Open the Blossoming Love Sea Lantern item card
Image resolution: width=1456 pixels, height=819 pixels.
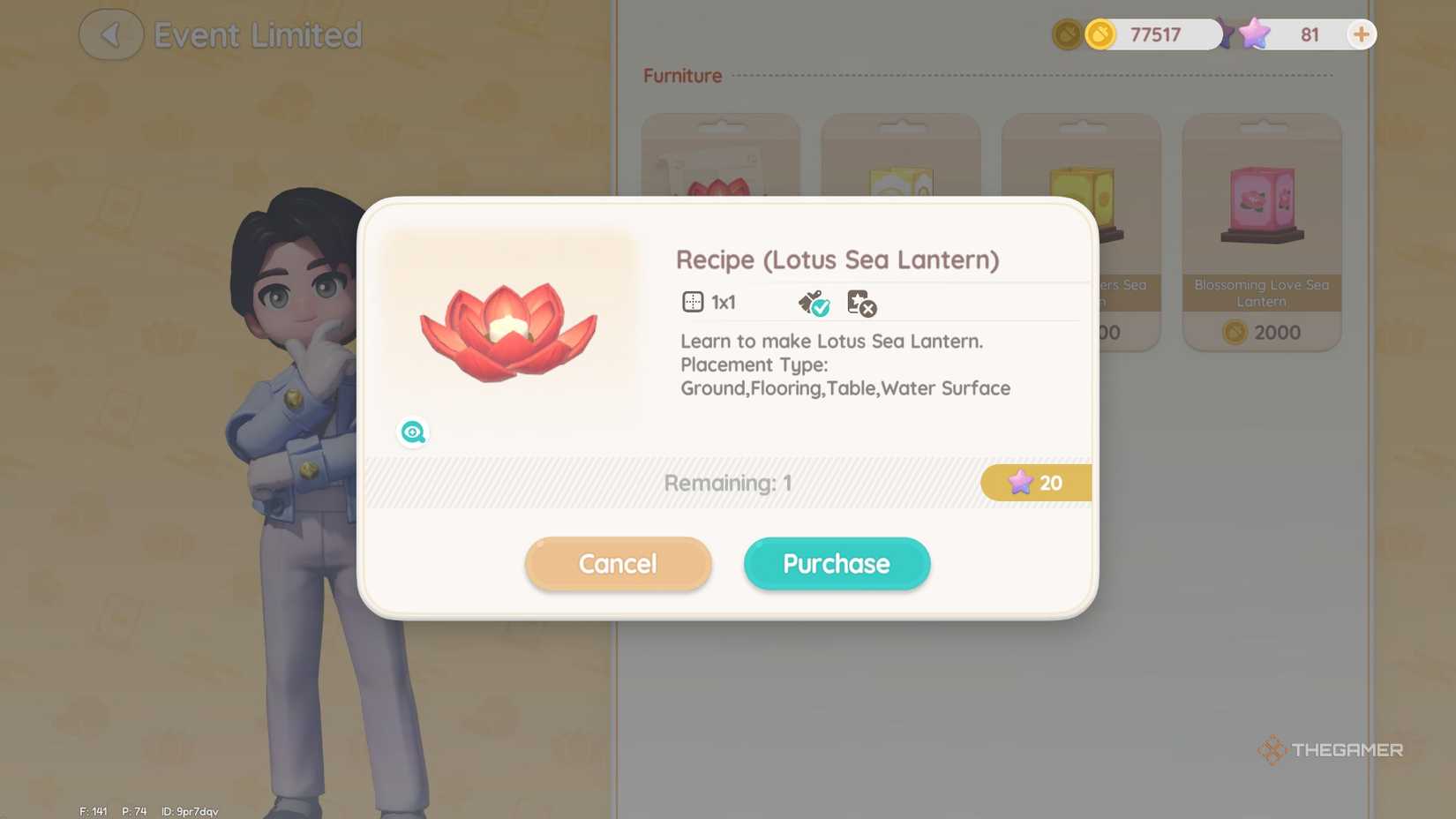click(1260, 228)
